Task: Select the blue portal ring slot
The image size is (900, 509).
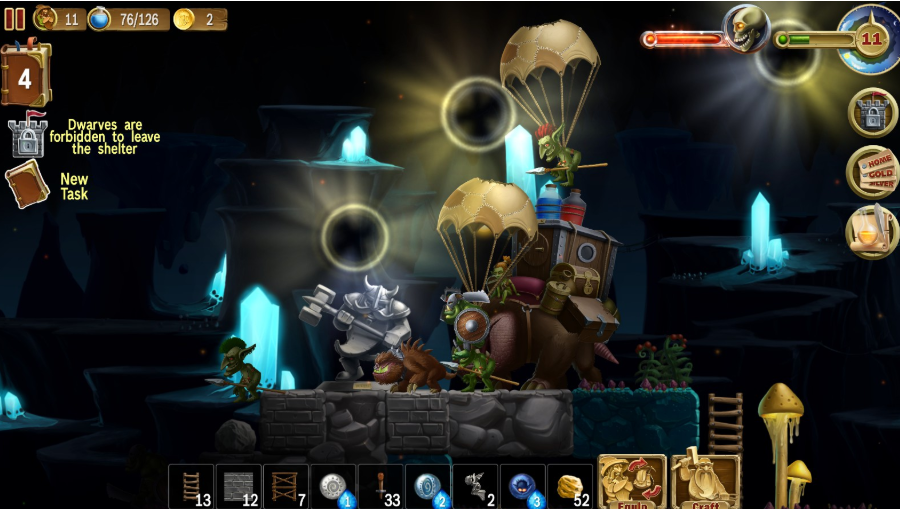Action: (x=428, y=487)
